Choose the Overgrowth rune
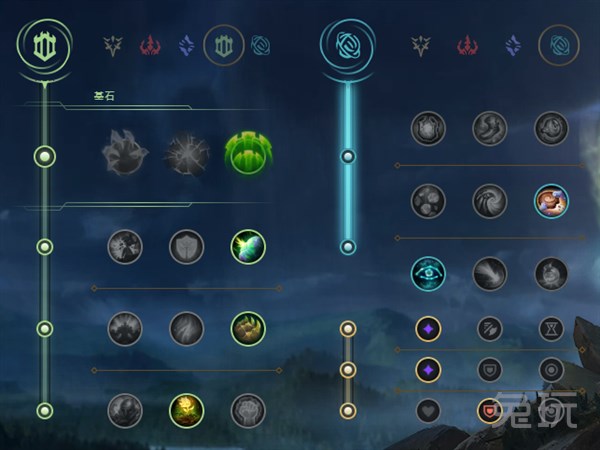Screen dimensions: 600x450 (125, 409)
